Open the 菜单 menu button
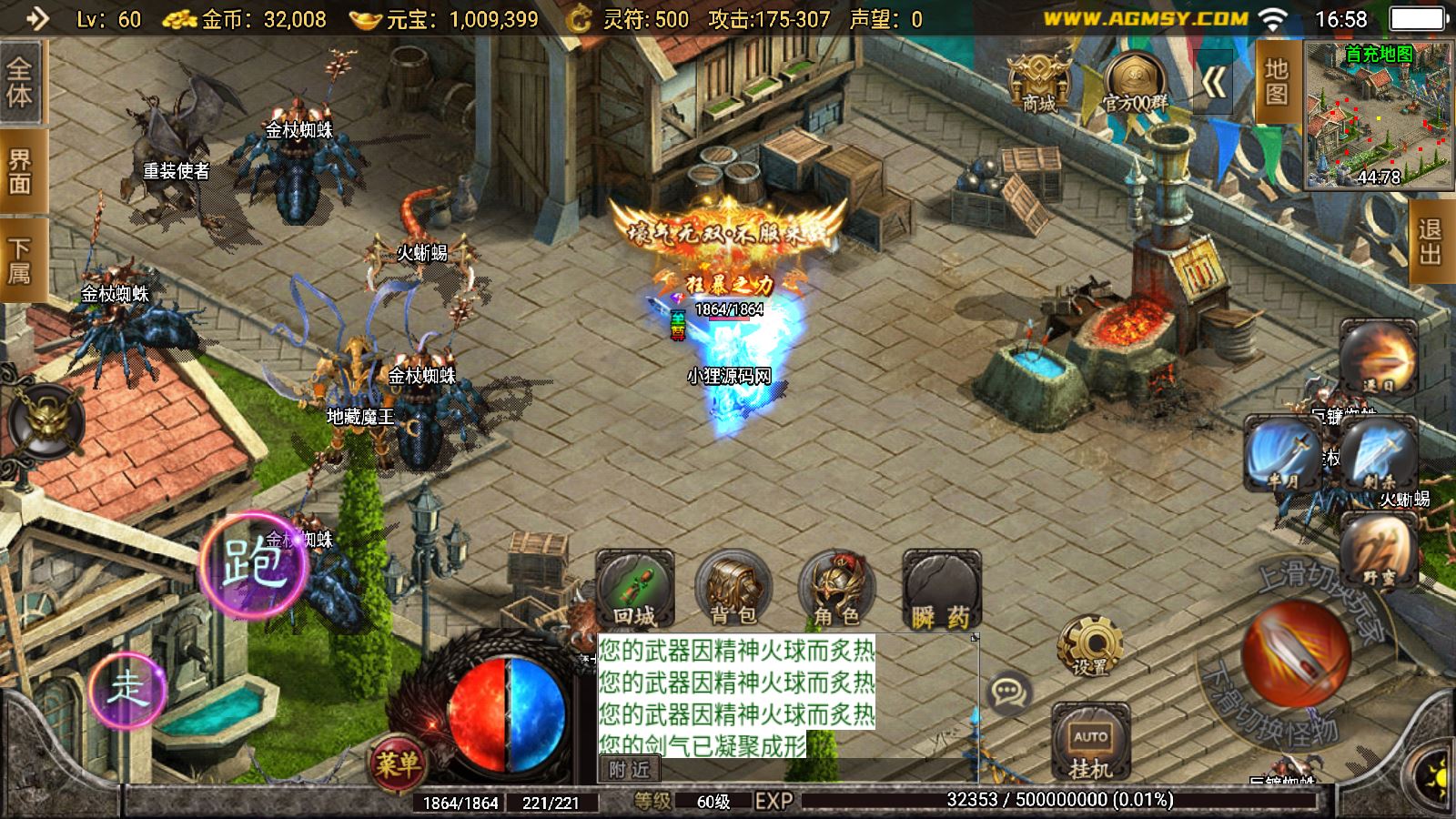The image size is (1456, 819). pos(398,764)
